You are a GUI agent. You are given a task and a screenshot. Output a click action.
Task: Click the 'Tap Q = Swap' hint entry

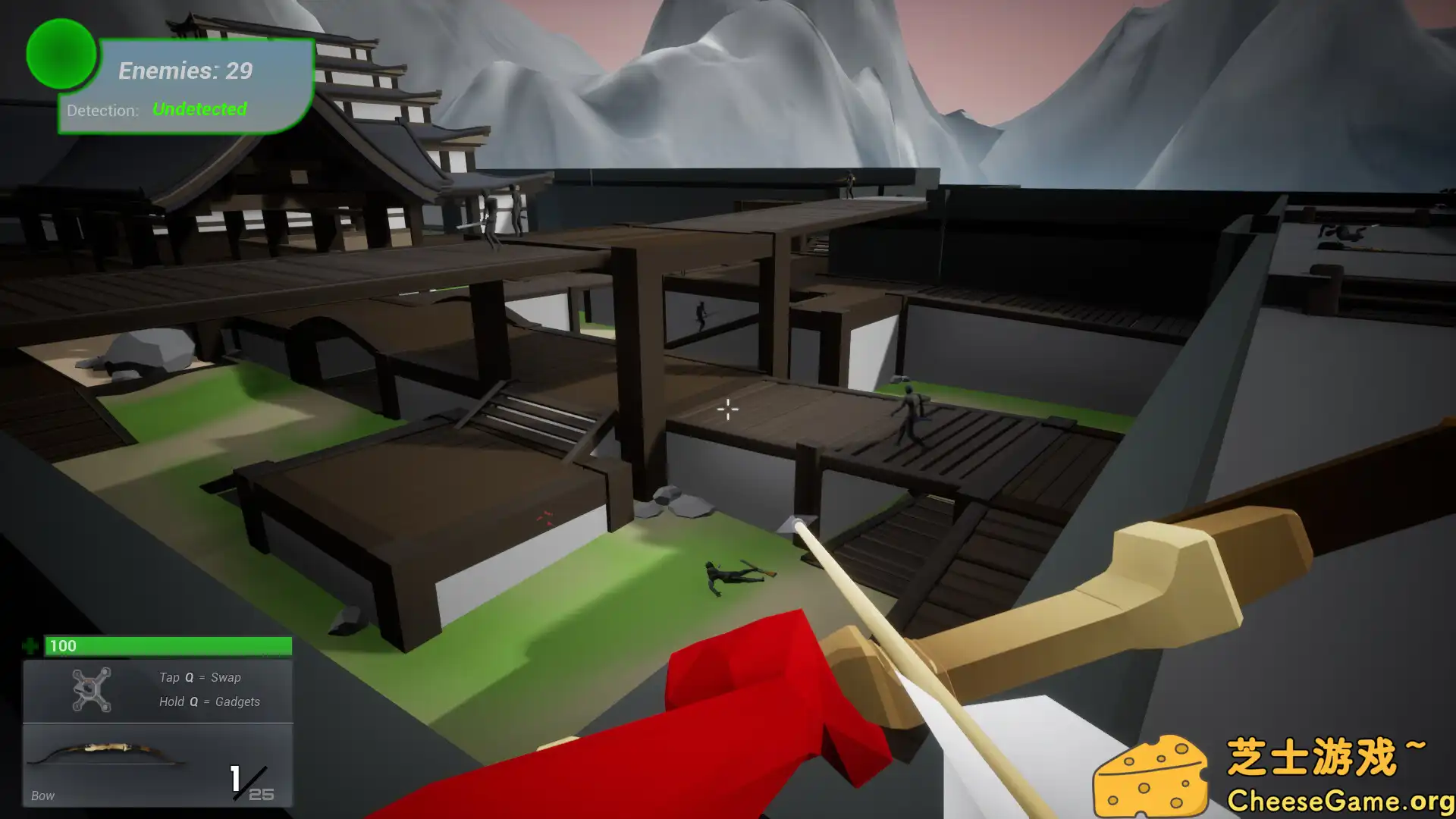pos(200,677)
